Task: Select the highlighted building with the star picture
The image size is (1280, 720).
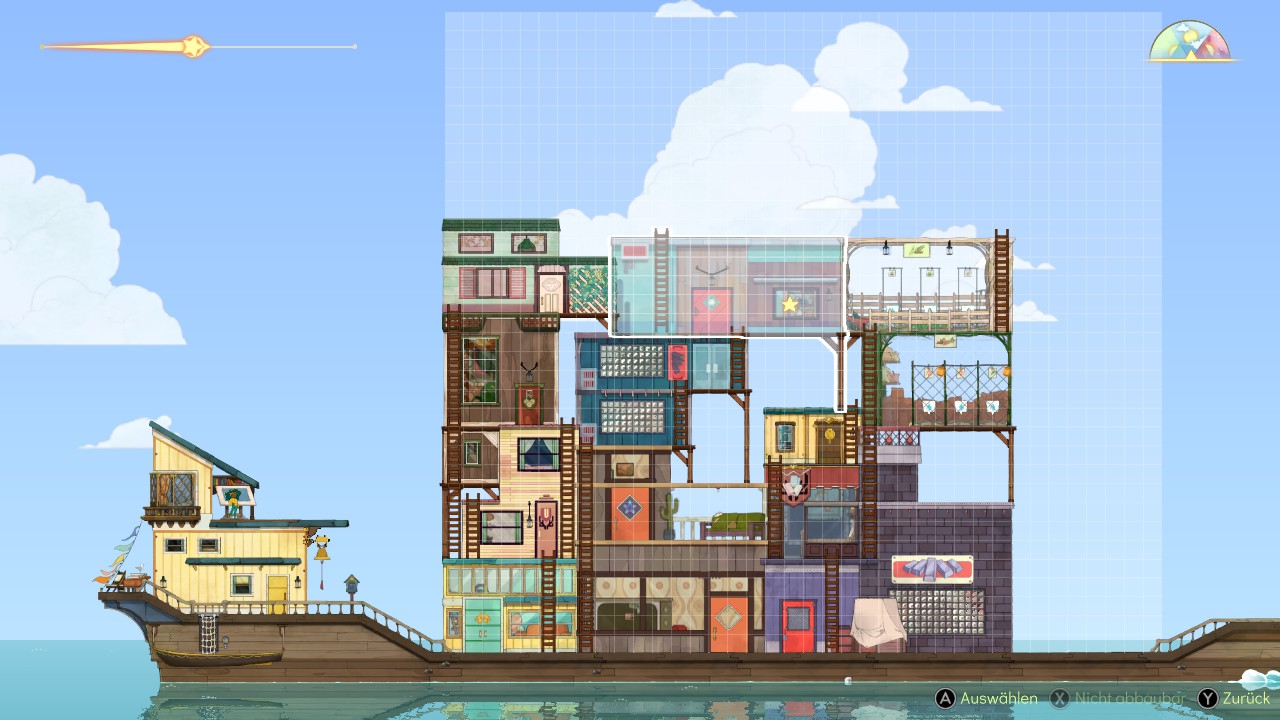Action: click(727, 286)
